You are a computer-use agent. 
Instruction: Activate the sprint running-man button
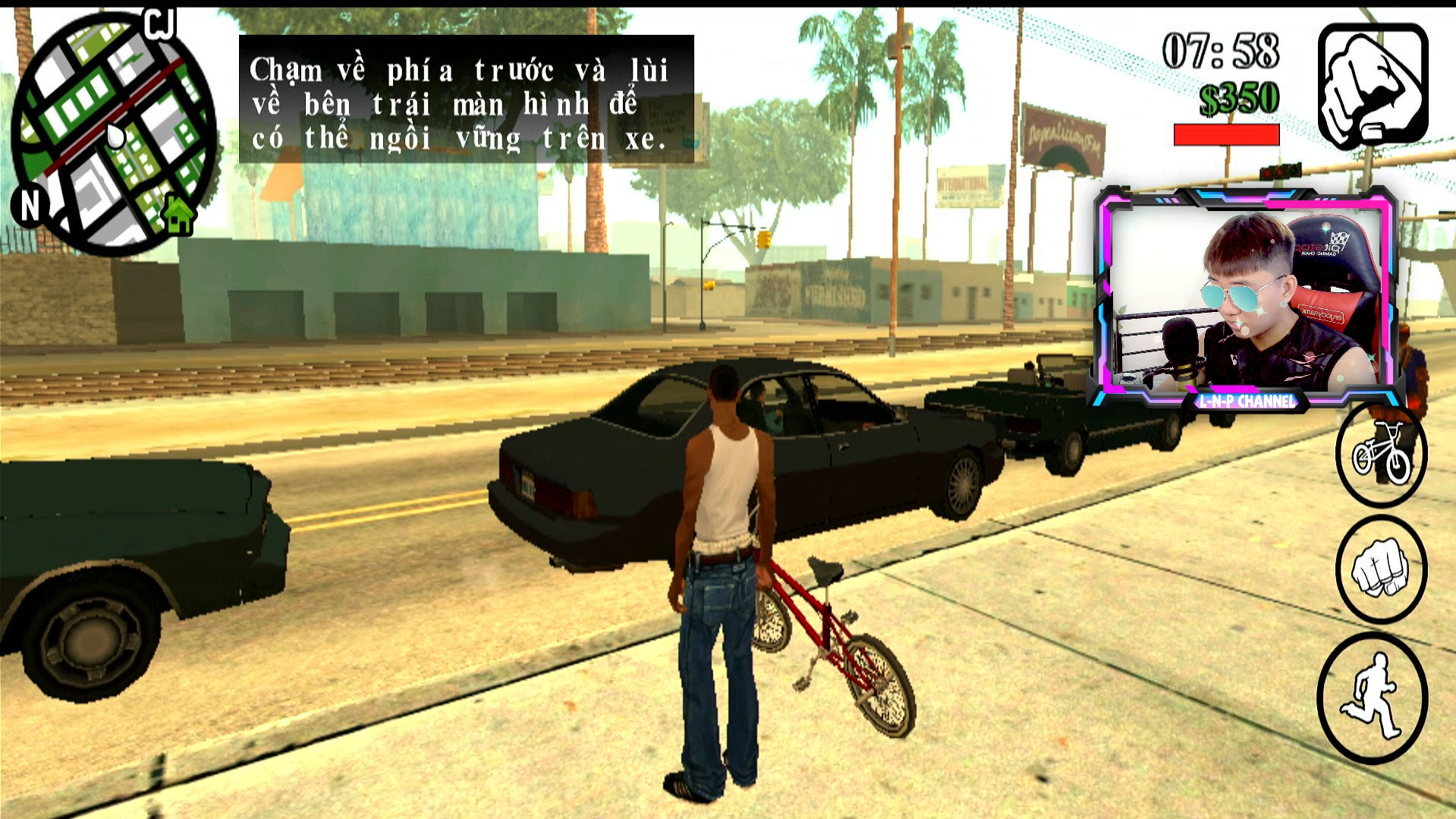(1373, 698)
